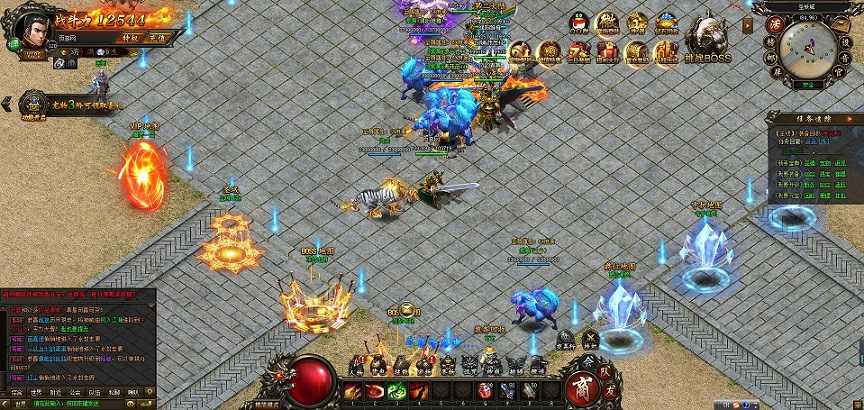Open the Challenge BOSS menu
The image size is (864, 410).
pyautogui.click(x=705, y=40)
